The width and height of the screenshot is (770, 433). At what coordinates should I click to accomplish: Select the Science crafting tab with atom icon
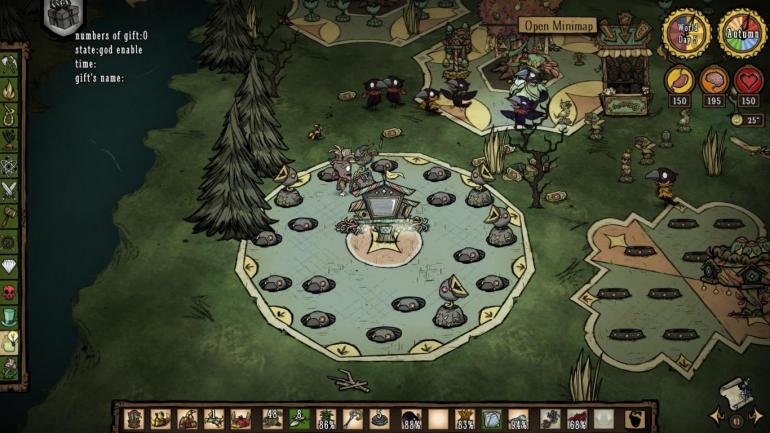point(9,163)
